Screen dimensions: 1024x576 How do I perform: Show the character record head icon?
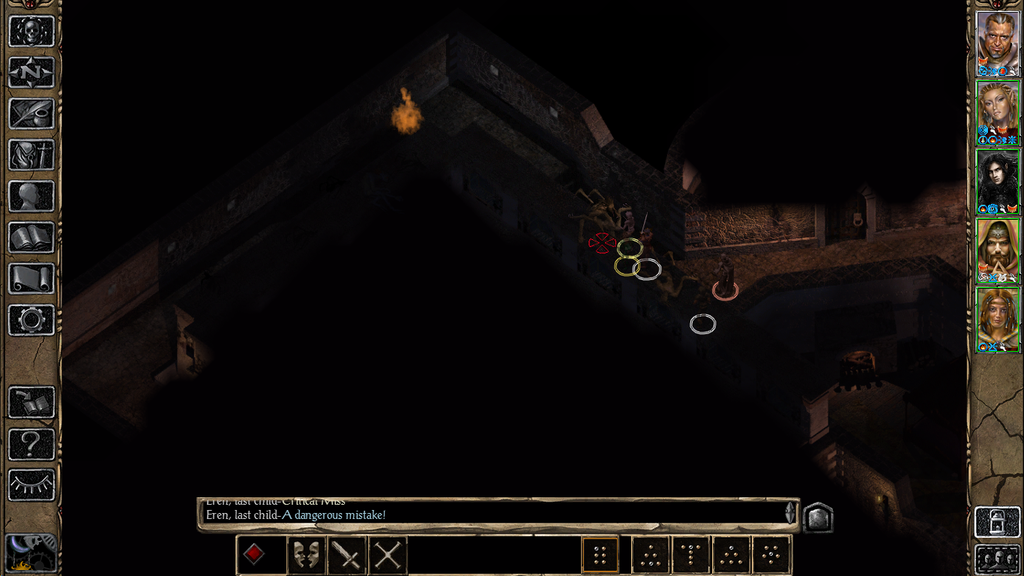31,196
